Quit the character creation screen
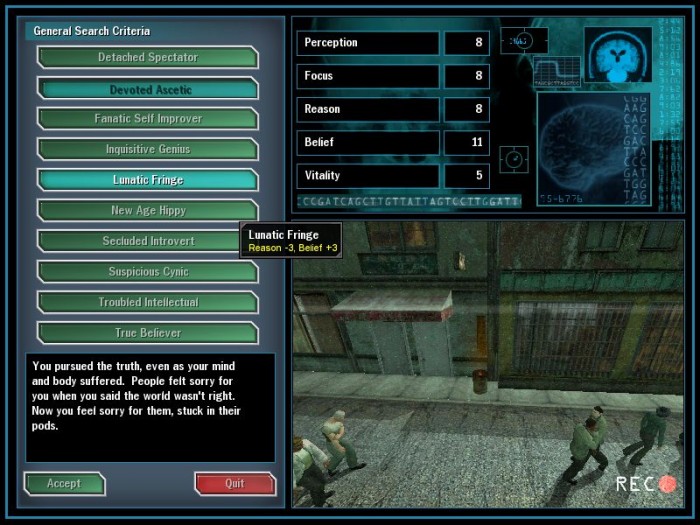The height and width of the screenshot is (525, 700). [x=234, y=484]
